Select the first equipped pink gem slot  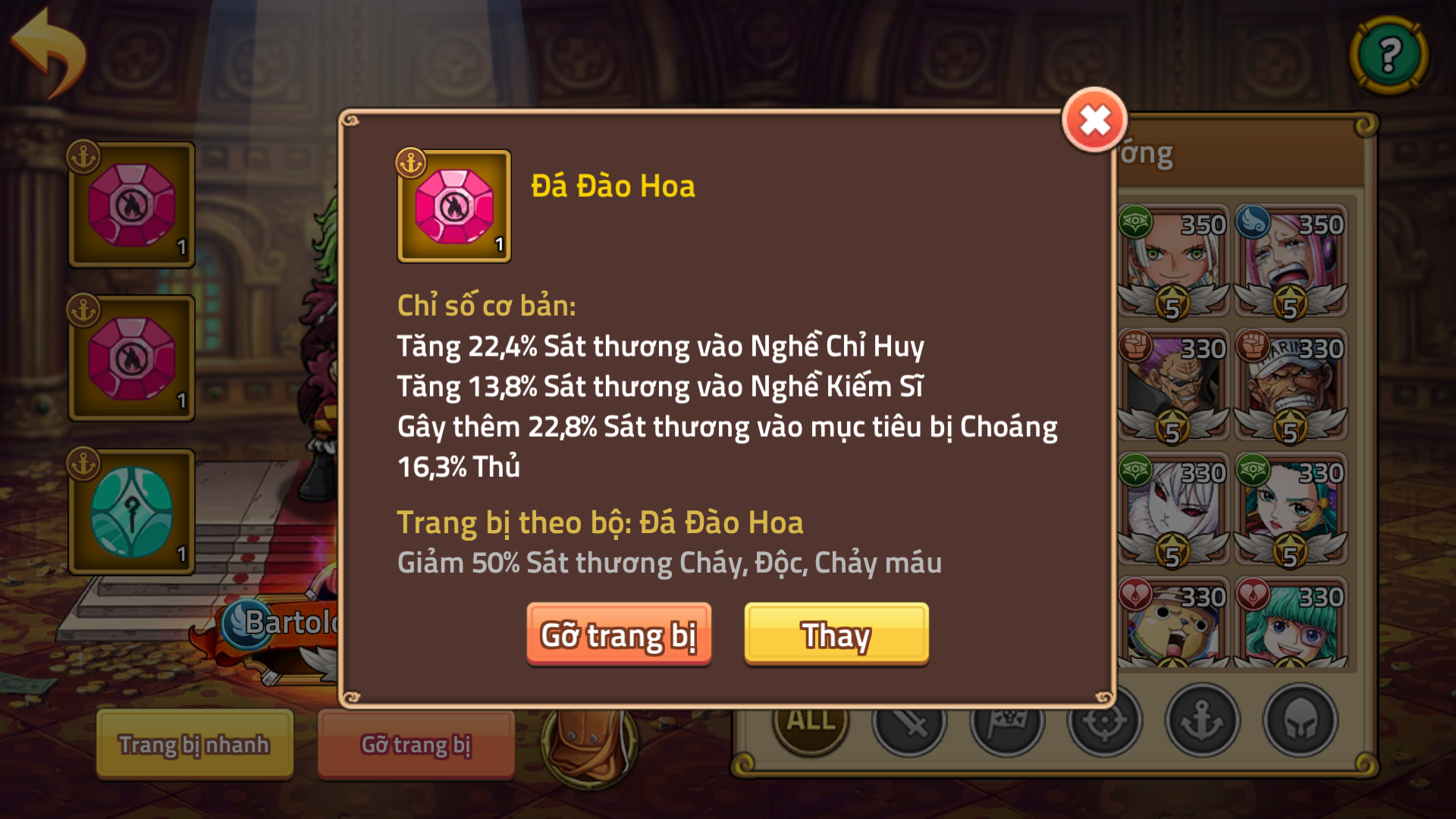[x=130, y=203]
